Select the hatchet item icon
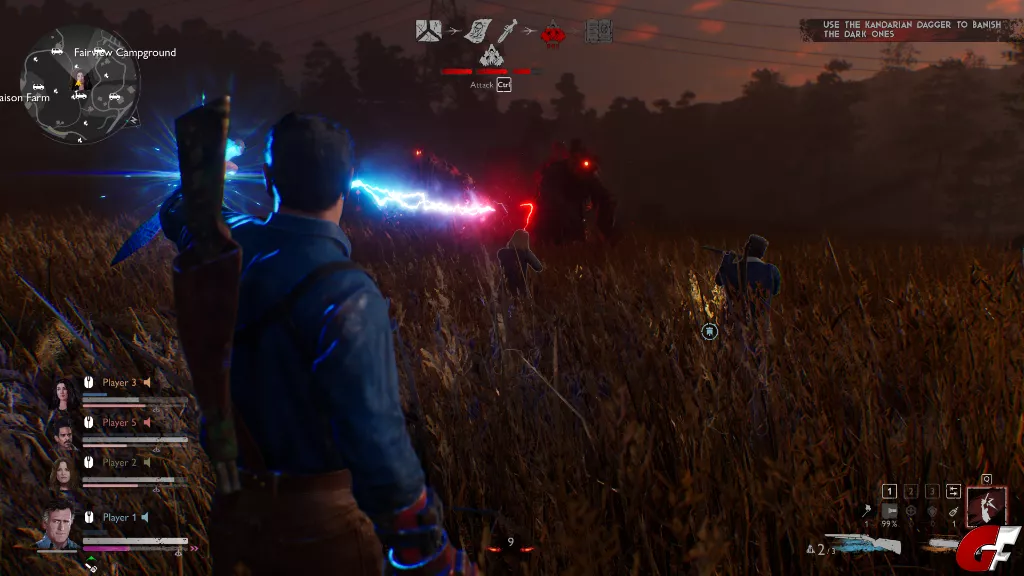The image size is (1024, 576). [865, 512]
